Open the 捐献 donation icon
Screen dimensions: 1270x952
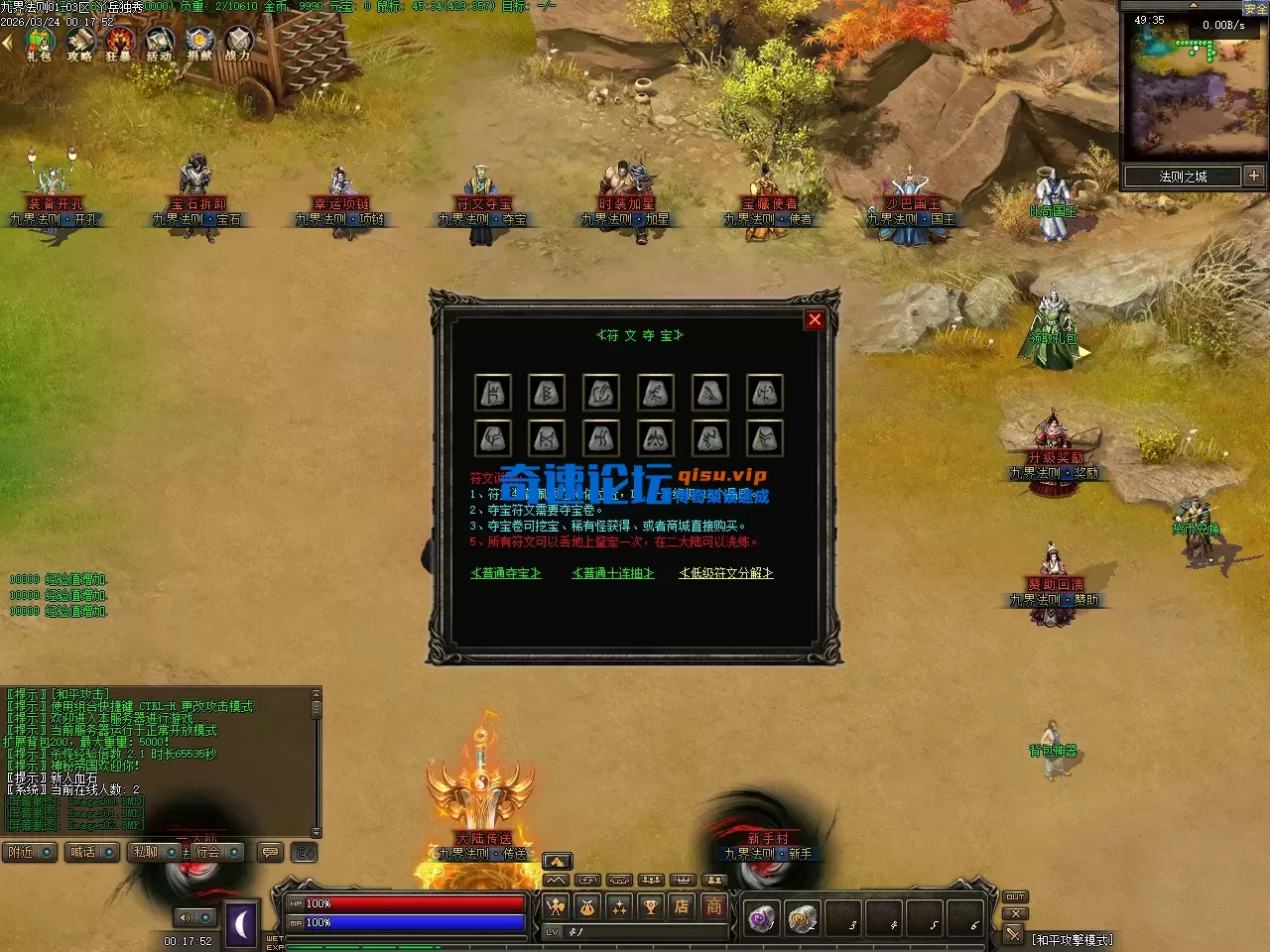coord(199,43)
